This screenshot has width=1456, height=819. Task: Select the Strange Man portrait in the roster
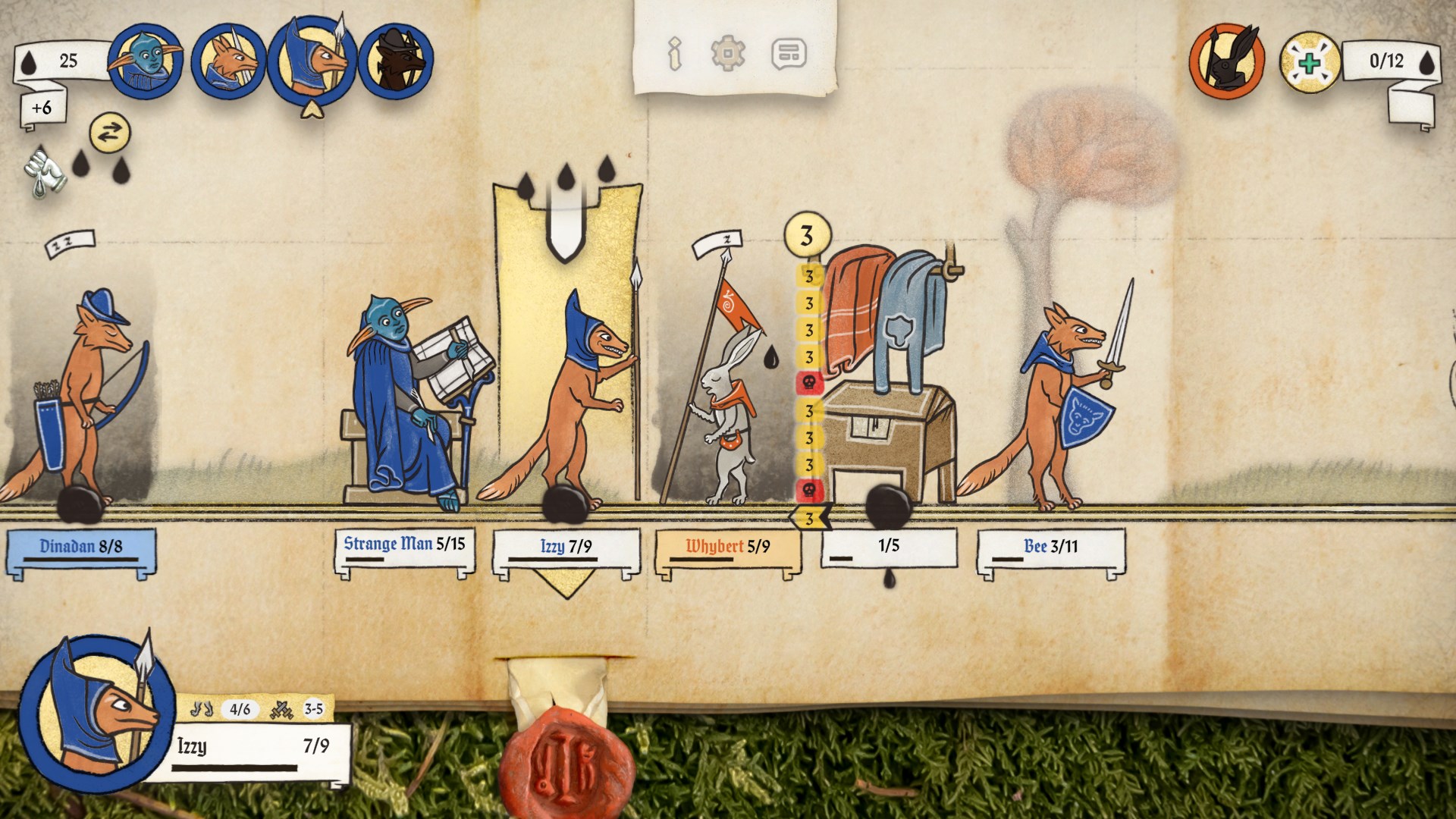point(145,61)
